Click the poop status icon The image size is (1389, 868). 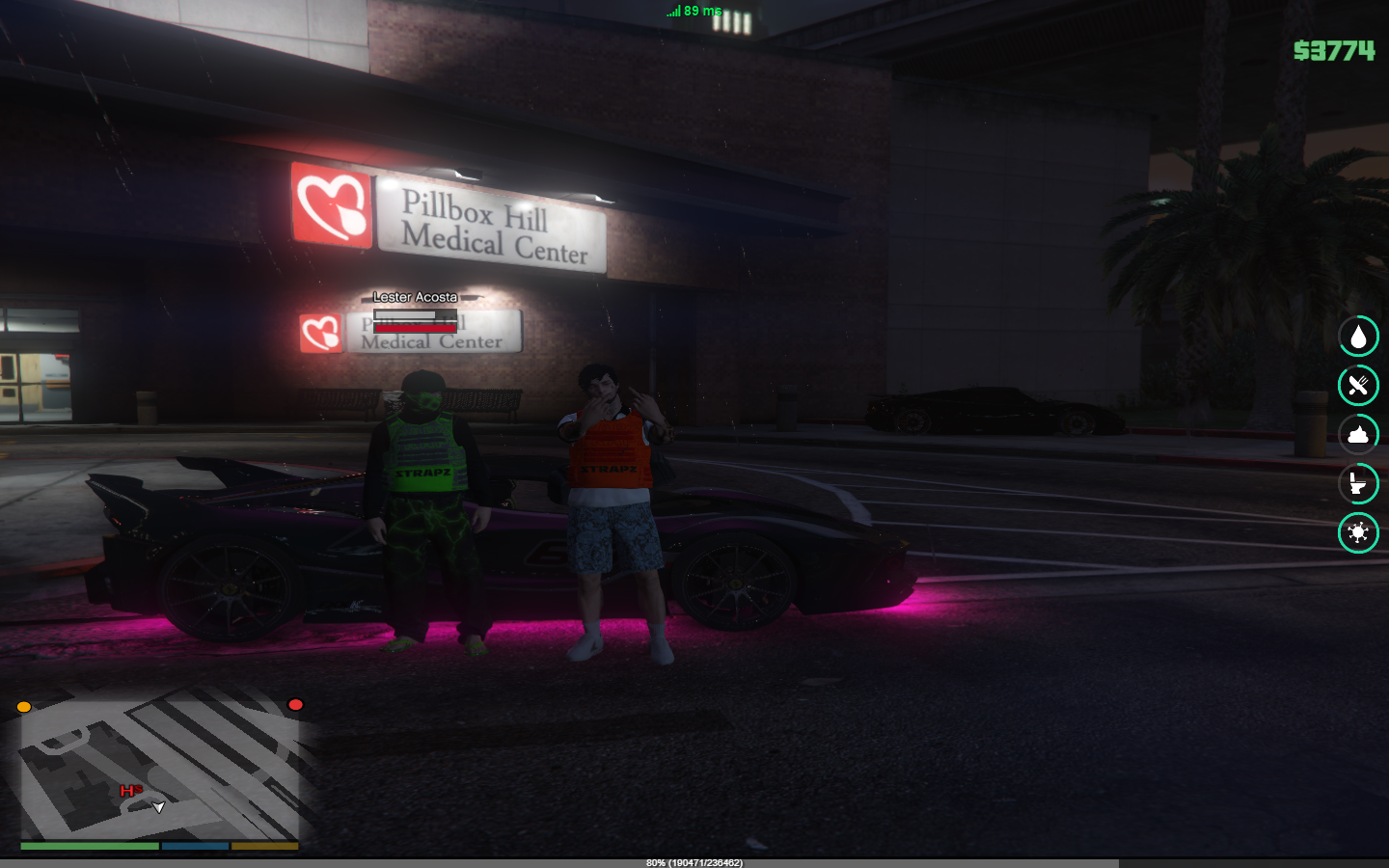click(1358, 435)
